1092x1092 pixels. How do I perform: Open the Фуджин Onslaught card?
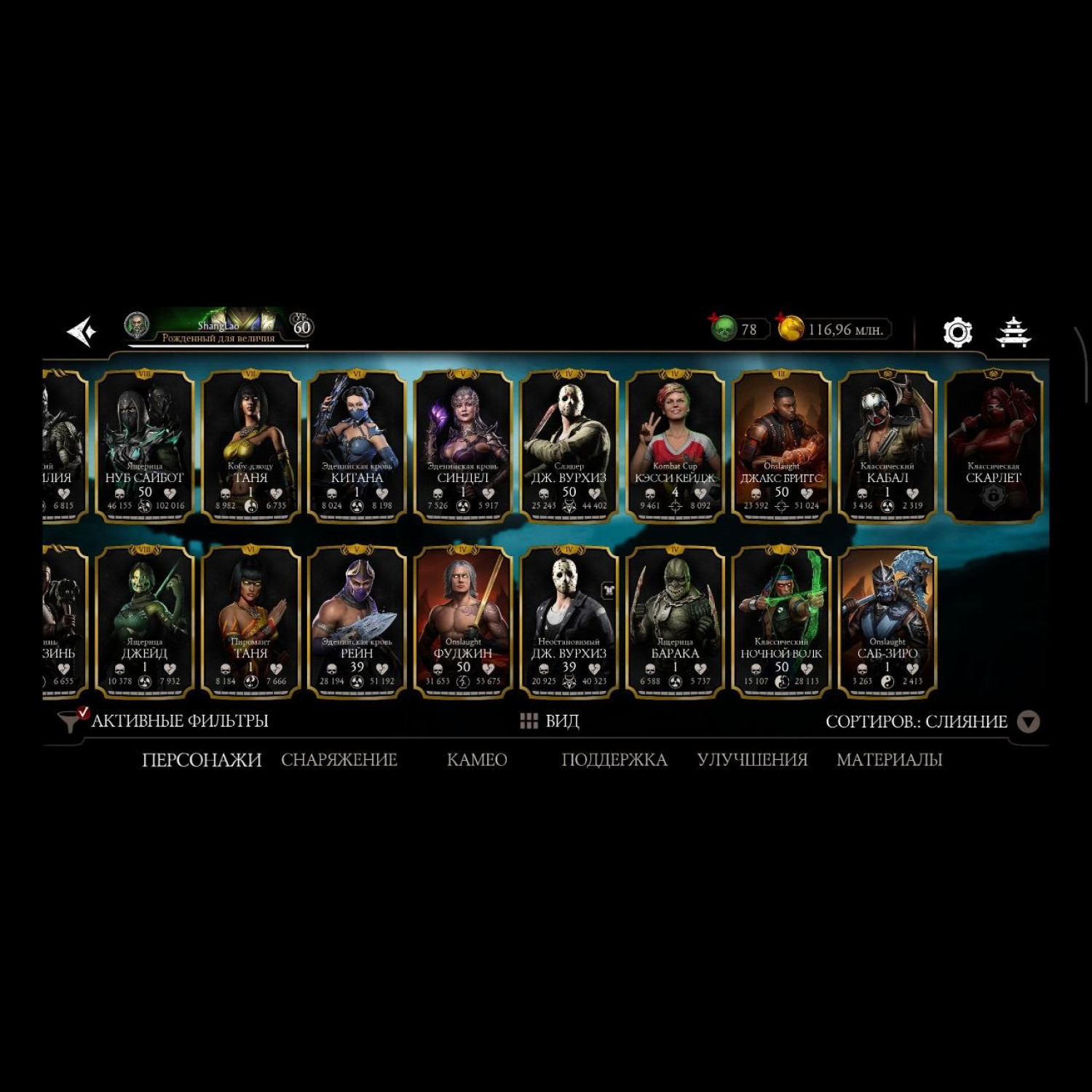click(463, 622)
